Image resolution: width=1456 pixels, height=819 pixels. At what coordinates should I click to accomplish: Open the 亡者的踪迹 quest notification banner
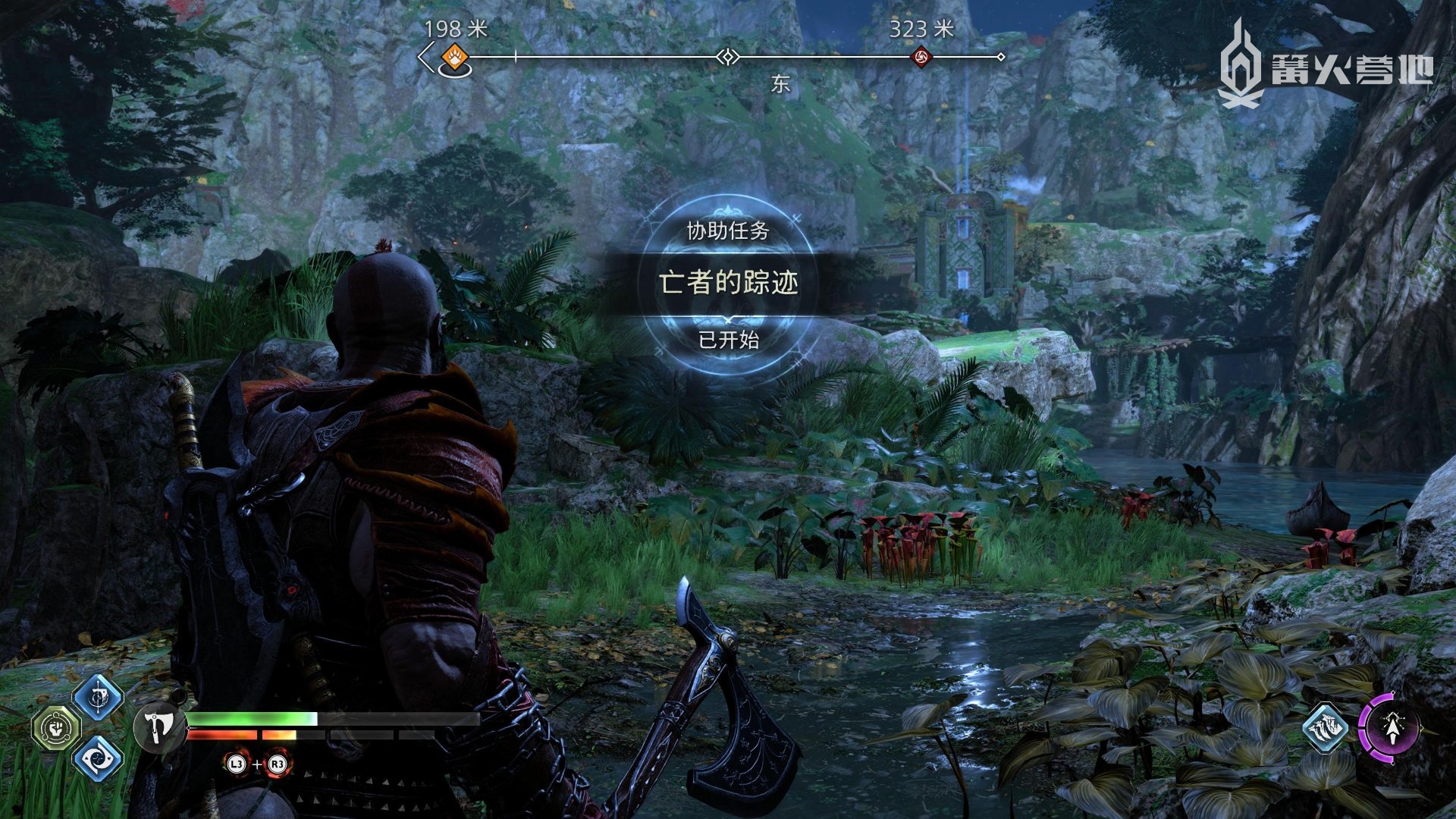728,283
